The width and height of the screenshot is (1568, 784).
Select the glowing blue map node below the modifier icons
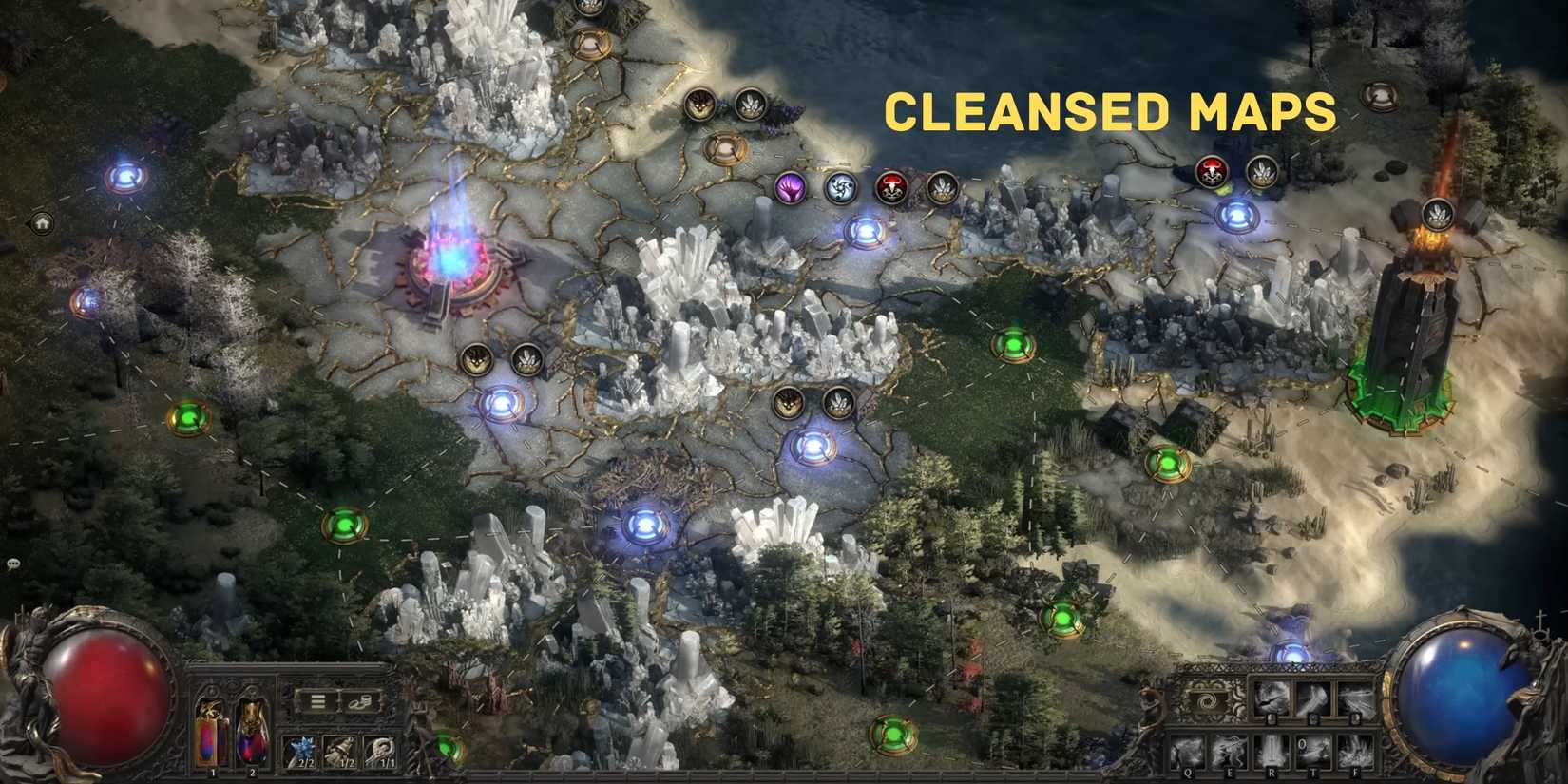click(x=866, y=231)
